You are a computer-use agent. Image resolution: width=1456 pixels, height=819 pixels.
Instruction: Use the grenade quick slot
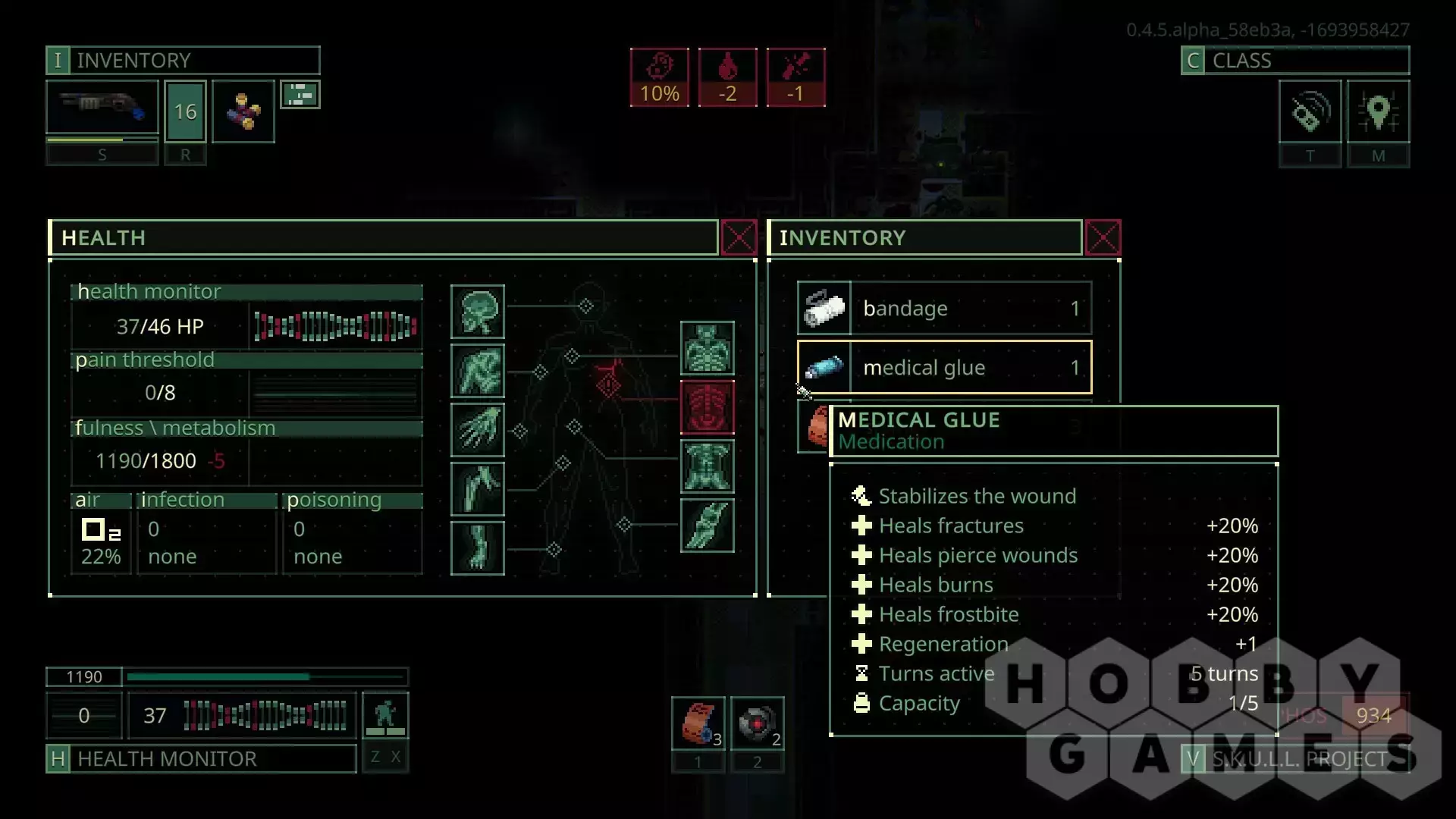coord(757,723)
